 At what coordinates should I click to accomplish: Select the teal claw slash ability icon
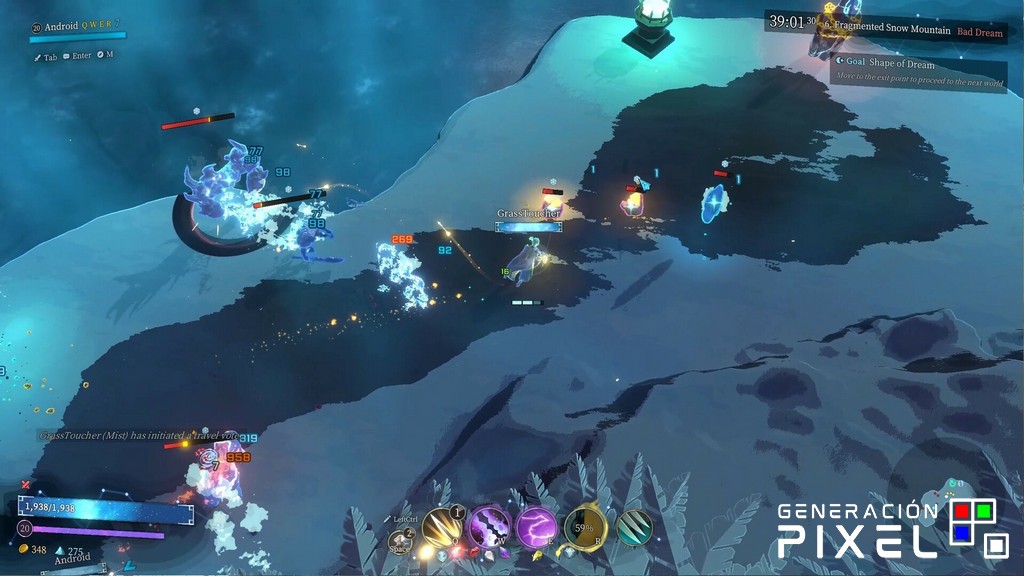(632, 527)
